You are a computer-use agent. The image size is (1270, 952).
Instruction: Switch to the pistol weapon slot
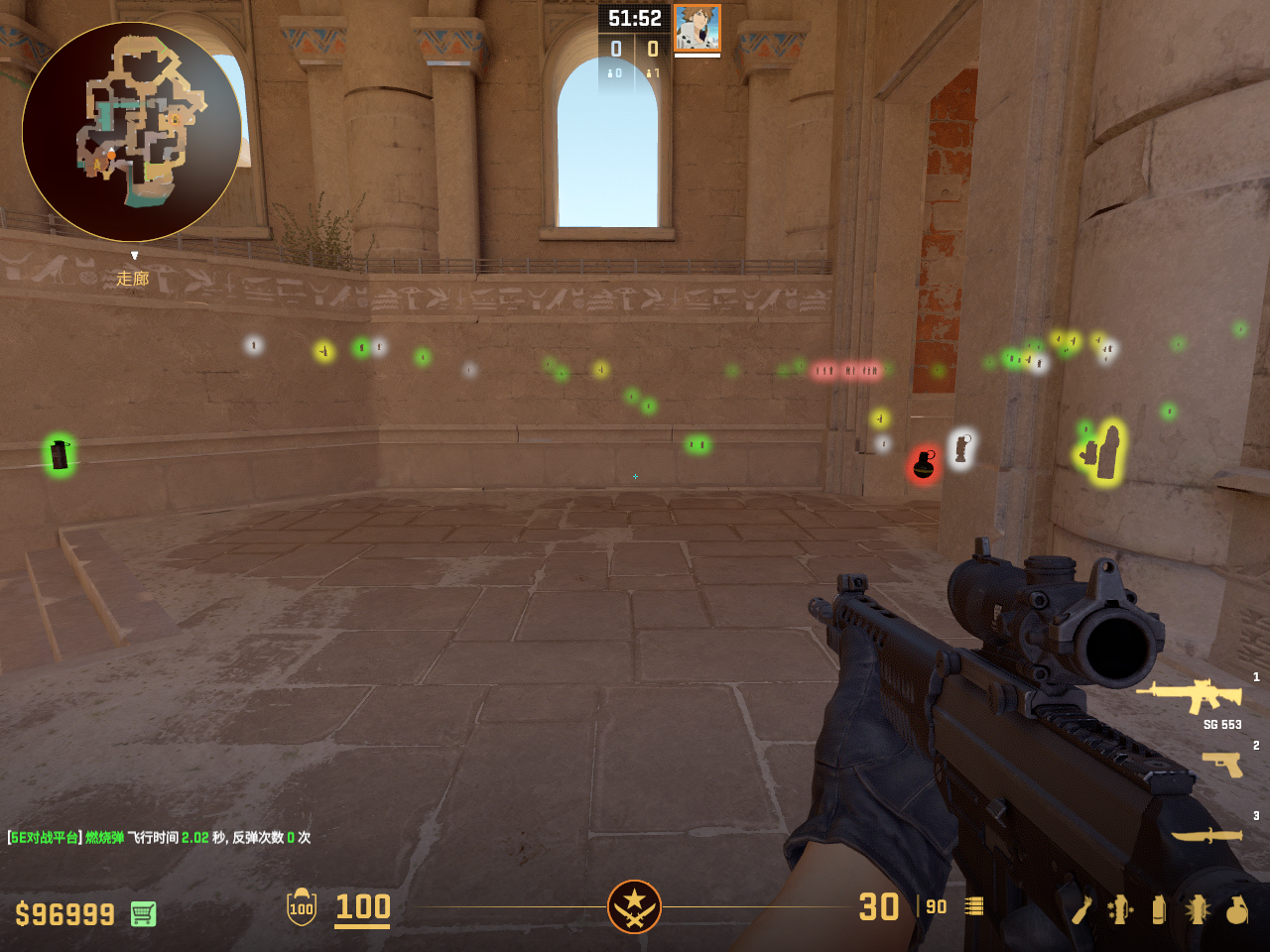pos(1222,764)
